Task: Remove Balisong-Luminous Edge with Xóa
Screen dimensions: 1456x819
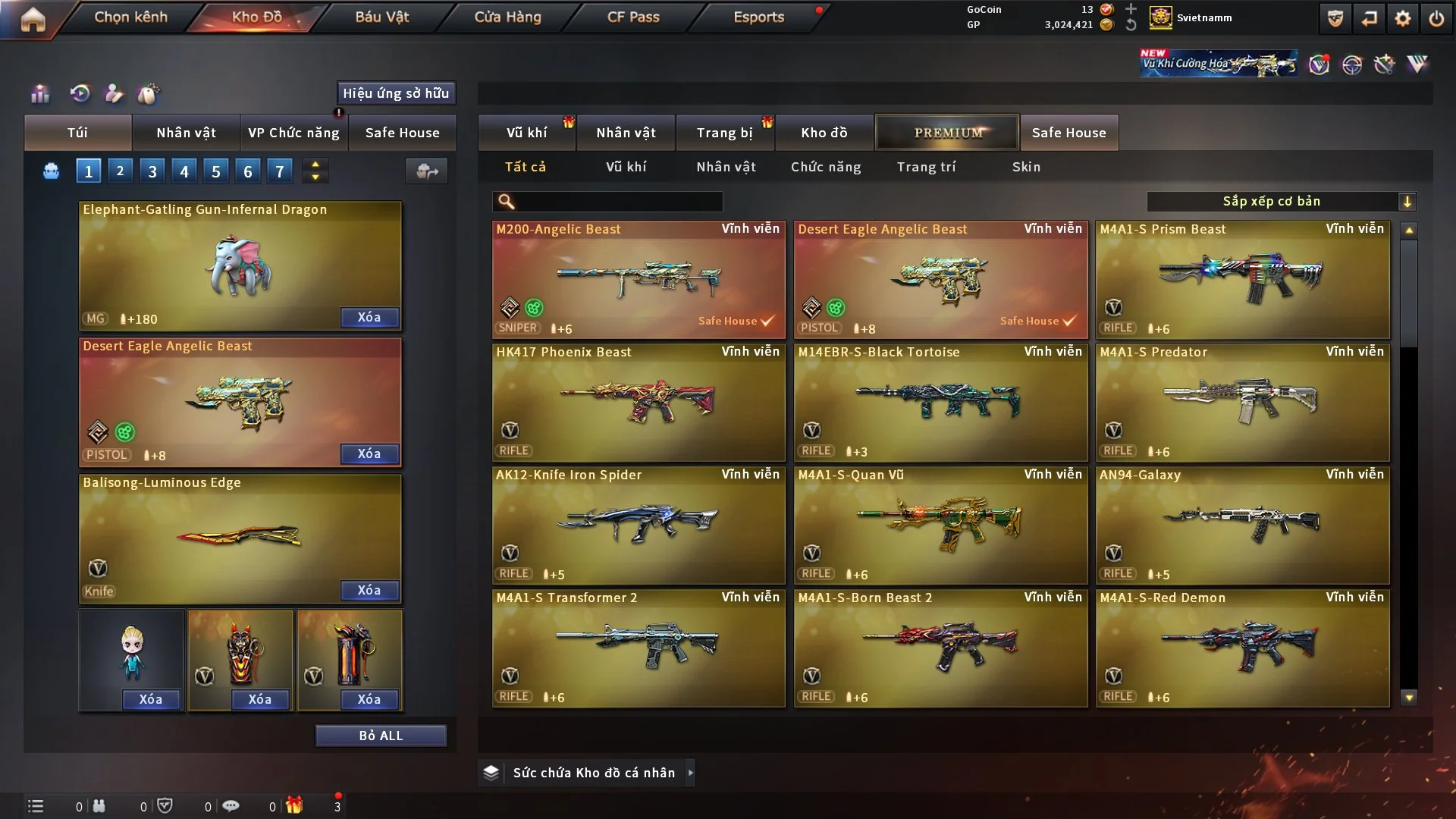Action: coord(369,590)
